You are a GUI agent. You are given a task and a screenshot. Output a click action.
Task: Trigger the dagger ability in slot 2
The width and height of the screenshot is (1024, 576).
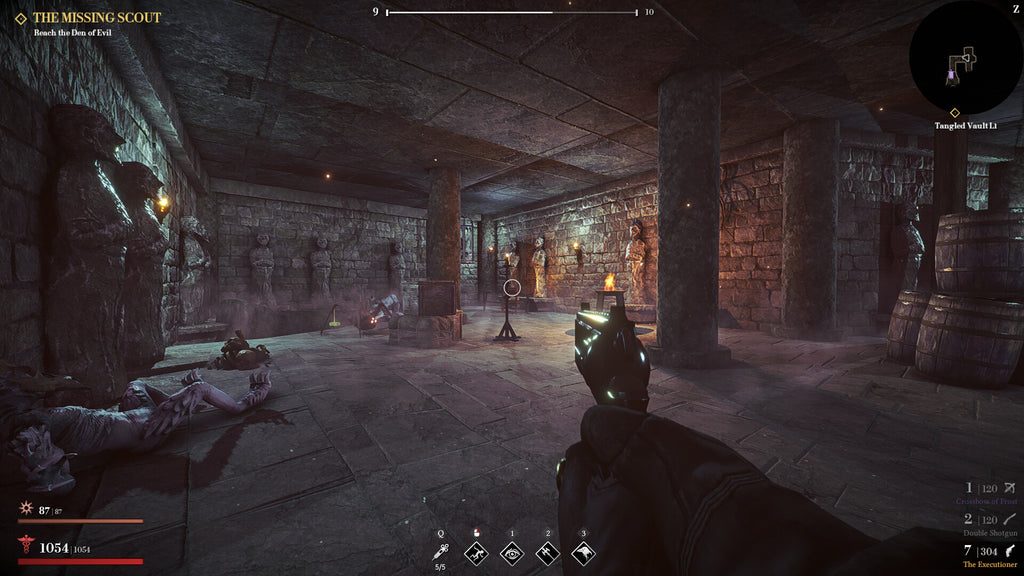tap(547, 552)
